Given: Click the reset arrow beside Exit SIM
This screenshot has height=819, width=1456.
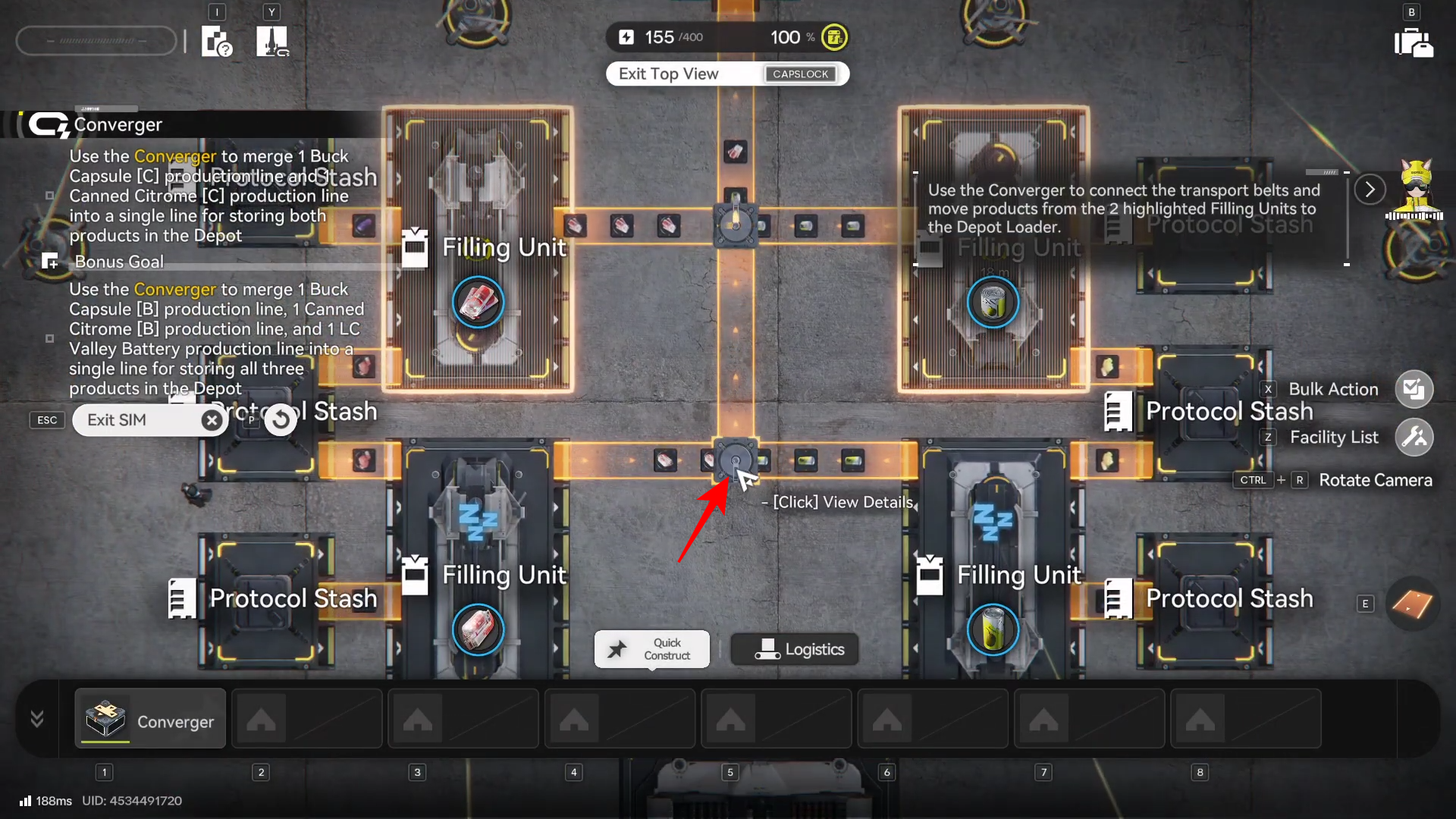Looking at the screenshot, I should click(281, 419).
